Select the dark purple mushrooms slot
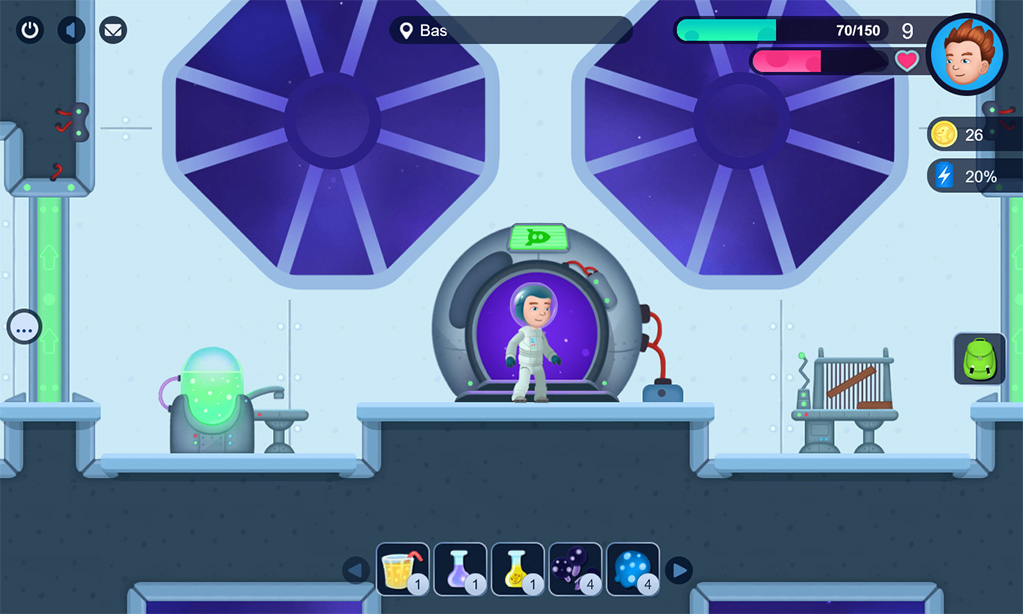Viewport: 1023px width, 614px height. pyautogui.click(x=575, y=569)
